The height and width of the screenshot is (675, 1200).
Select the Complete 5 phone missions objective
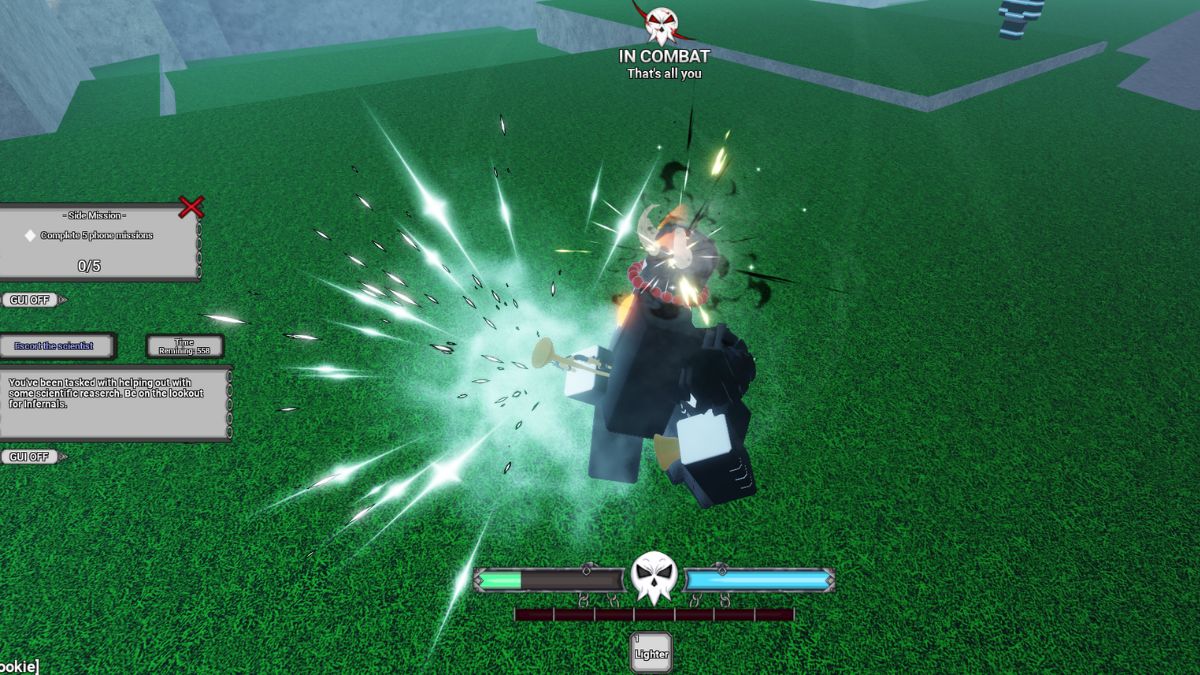[96, 236]
